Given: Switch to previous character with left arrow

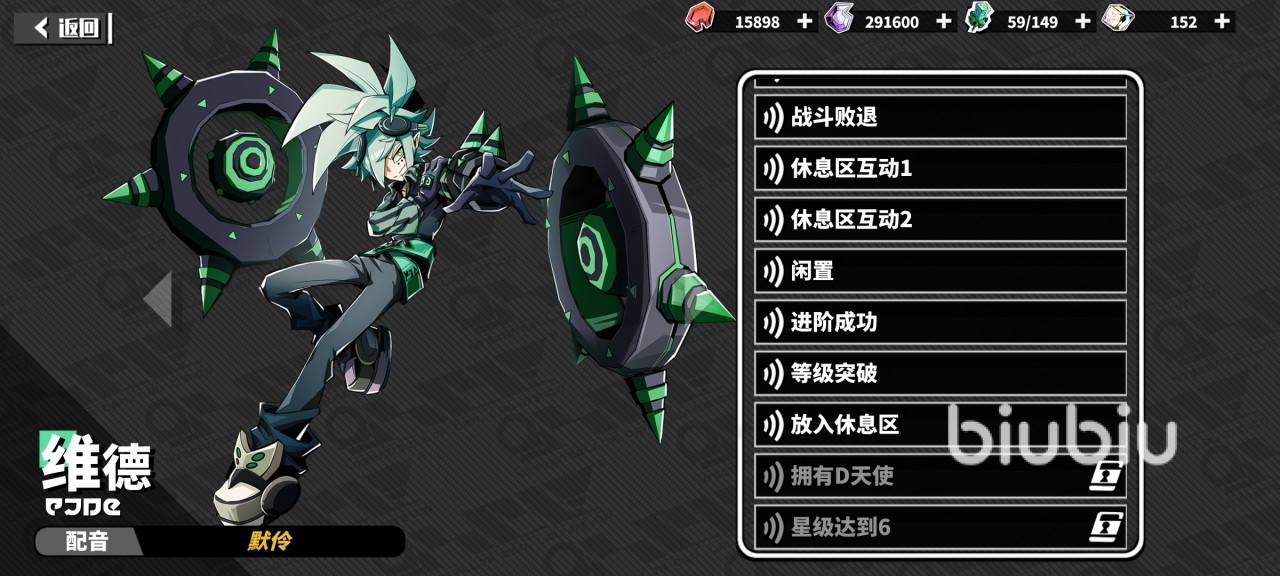Looking at the screenshot, I should click(158, 298).
